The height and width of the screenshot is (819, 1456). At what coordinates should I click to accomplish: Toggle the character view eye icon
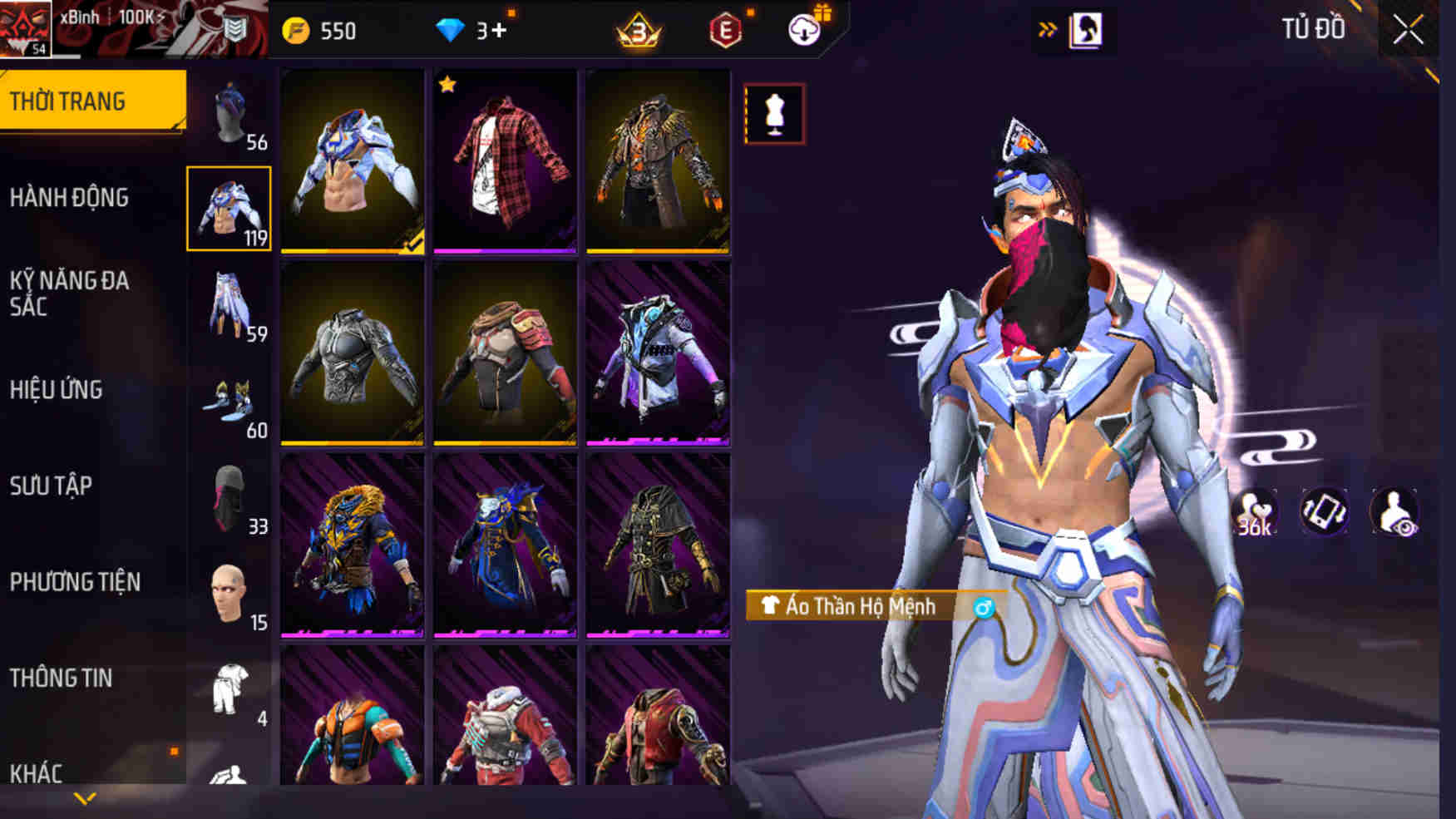[1394, 513]
